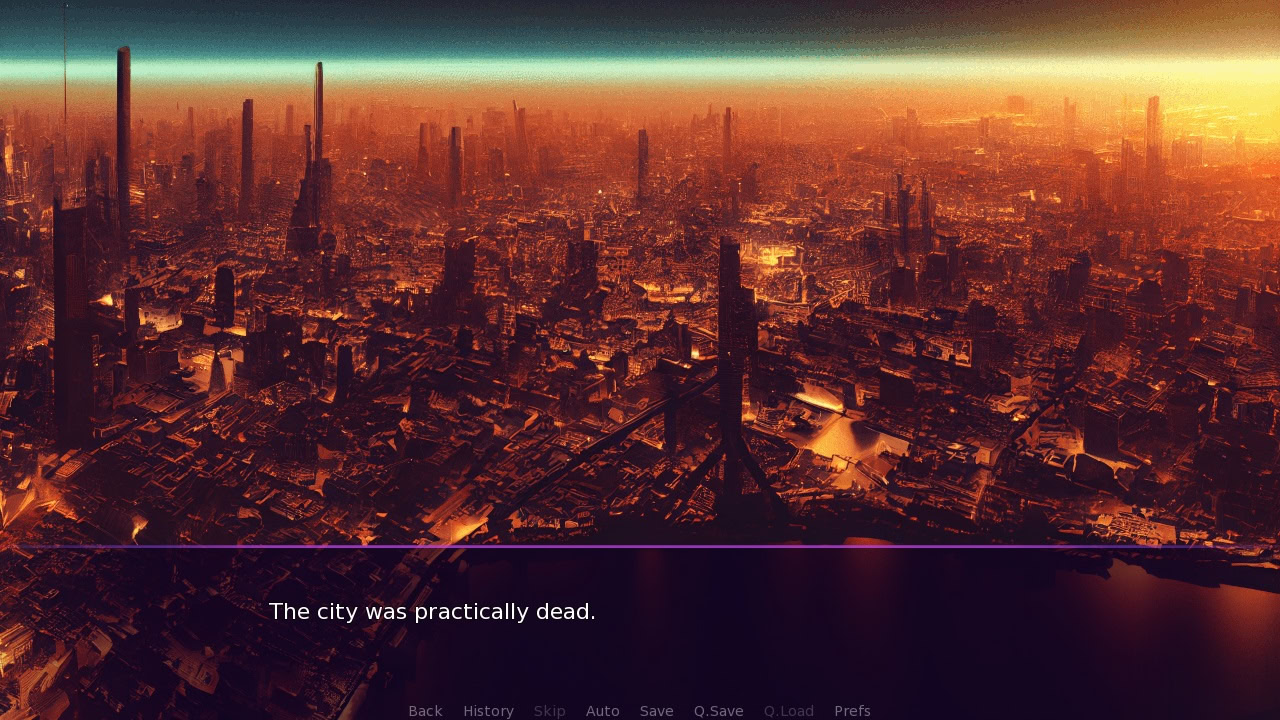The image size is (1280, 720).
Task: Select History from the quick menu
Action: [488, 710]
